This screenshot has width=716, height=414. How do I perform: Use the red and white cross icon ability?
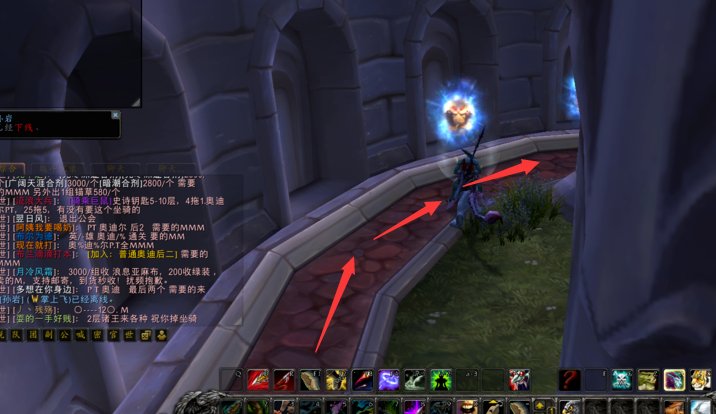click(519, 381)
